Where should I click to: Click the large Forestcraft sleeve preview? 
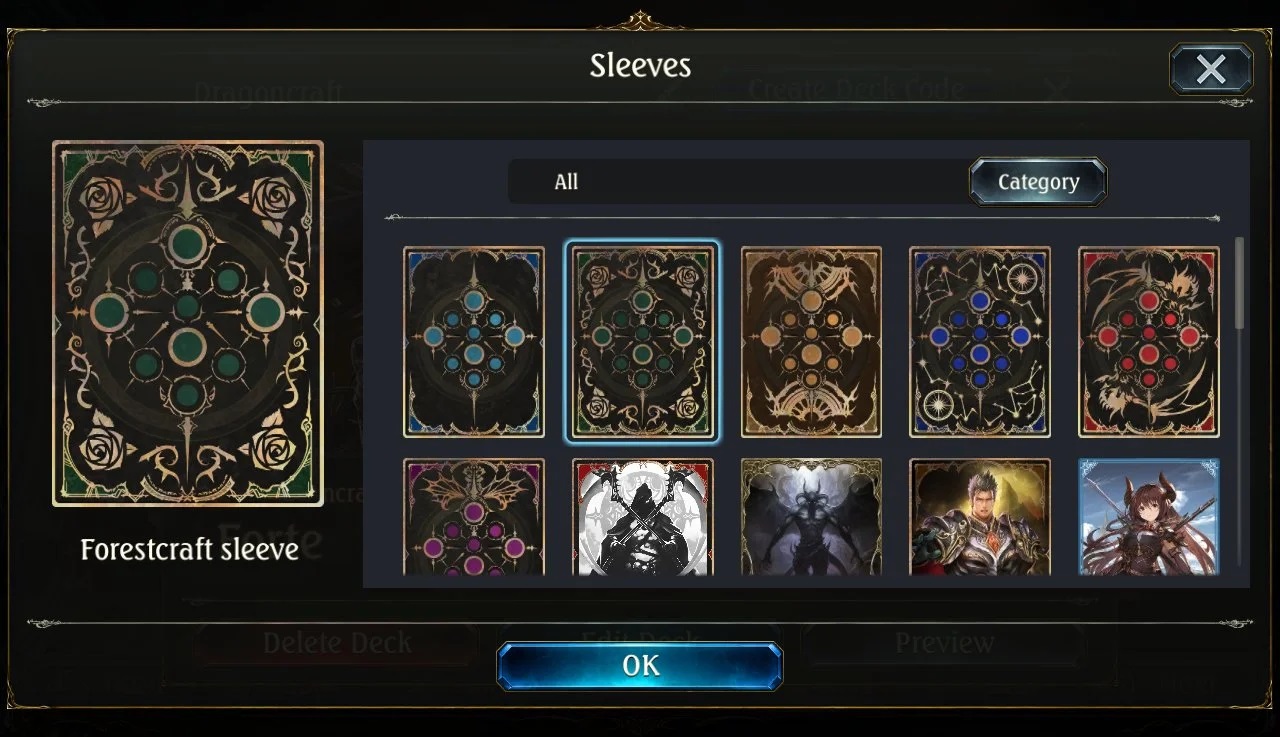(188, 323)
